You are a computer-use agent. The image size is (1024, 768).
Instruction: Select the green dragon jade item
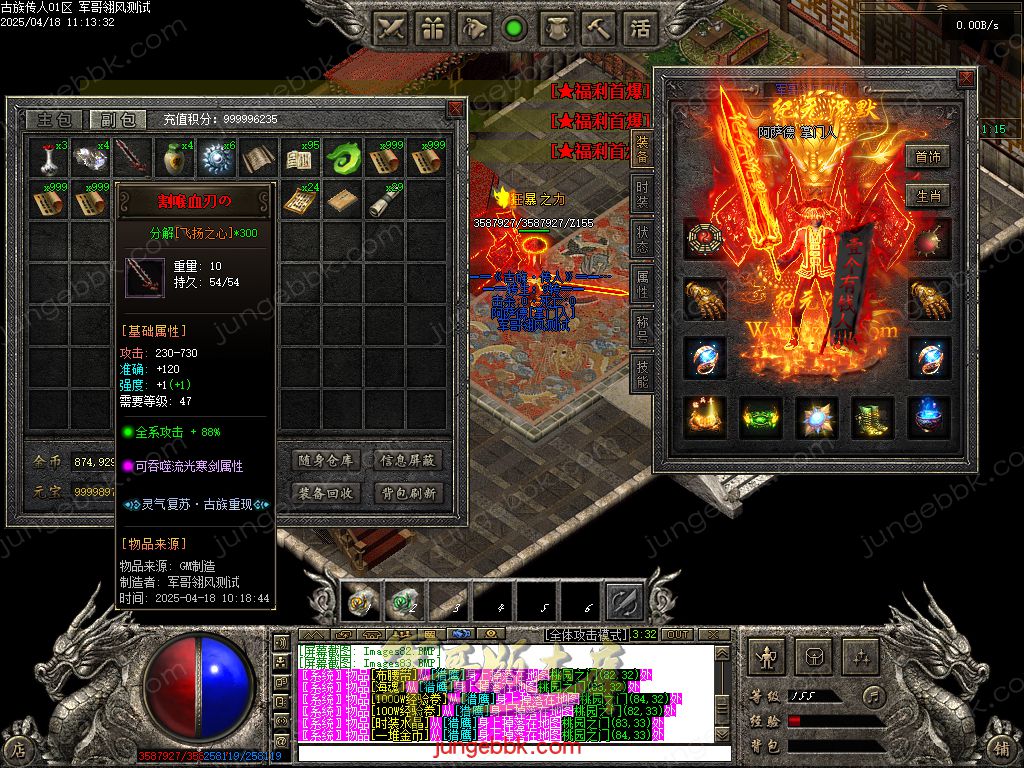pyautogui.click(x=345, y=158)
